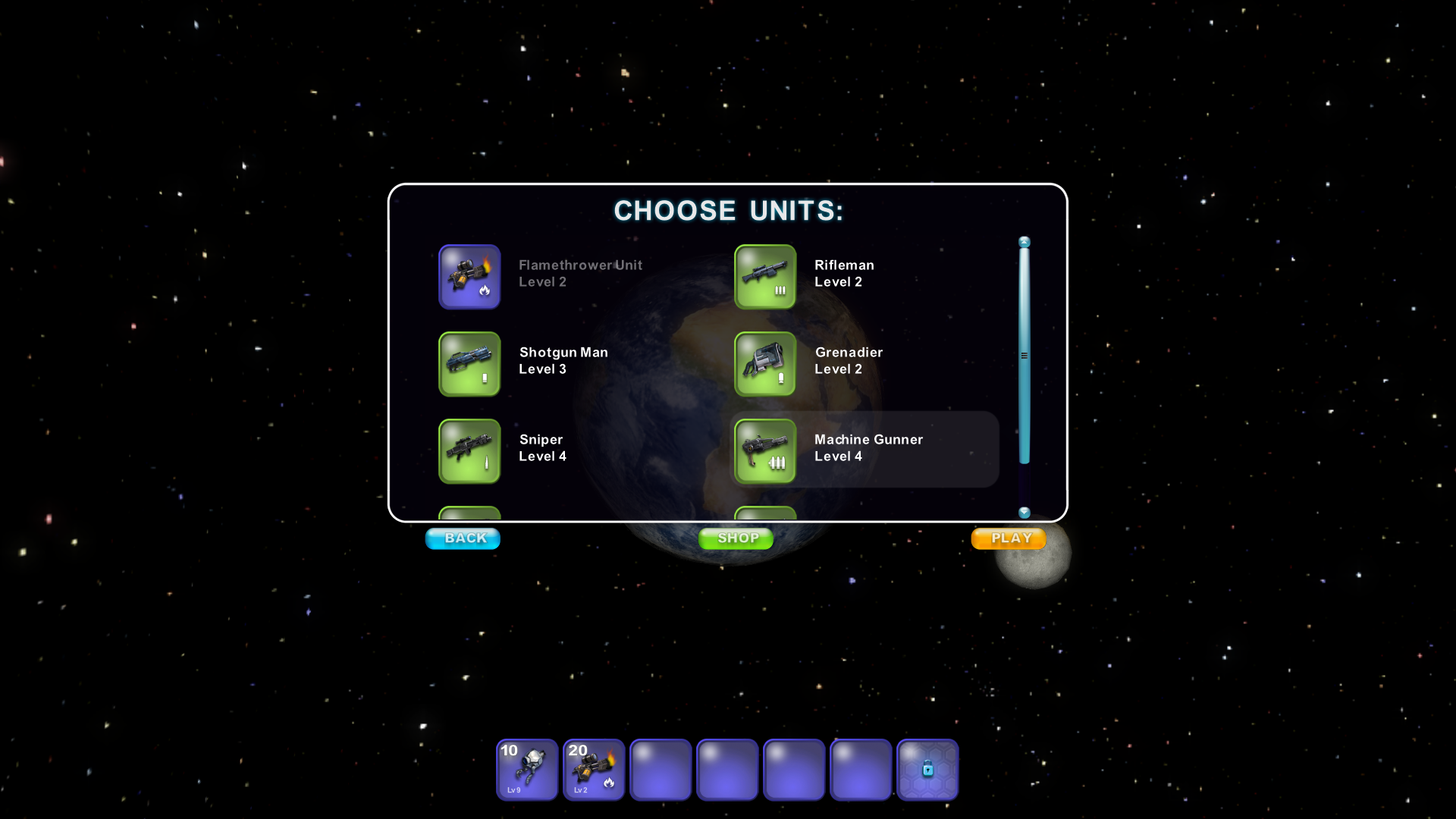Open the SHOP
The height and width of the screenshot is (819, 1456).
pos(735,538)
